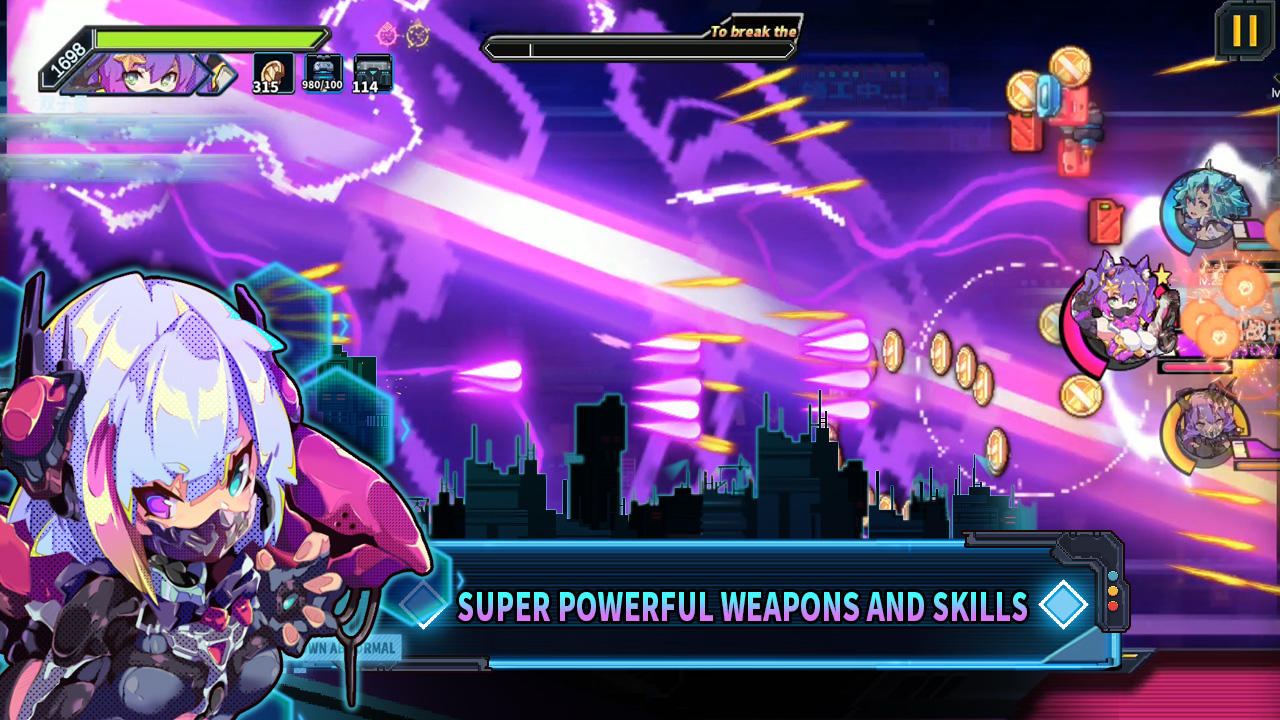Toggle the cyan indicator dot on the banner device
Image resolution: width=1280 pixels, height=720 pixels.
(x=1112, y=574)
